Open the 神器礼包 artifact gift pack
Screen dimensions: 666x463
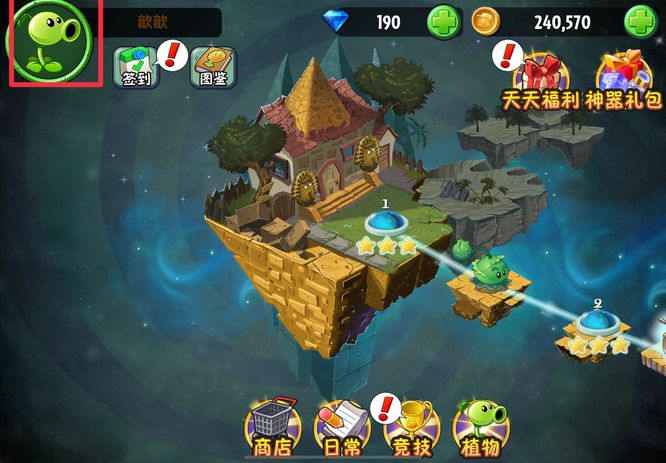624,80
